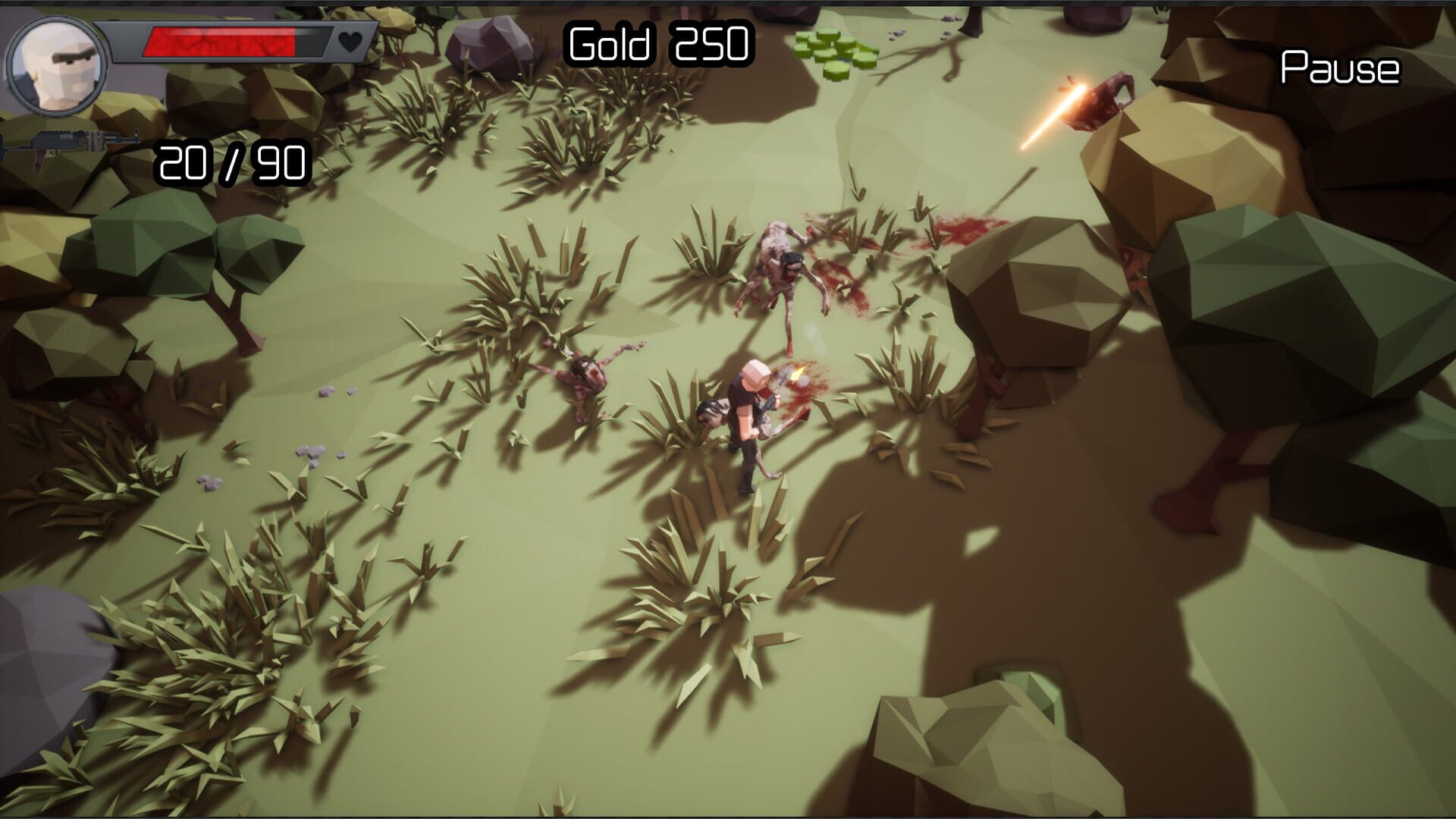This screenshot has width=1456, height=819.
Task: Collect the green hexagon pickups
Action: coord(834,53)
